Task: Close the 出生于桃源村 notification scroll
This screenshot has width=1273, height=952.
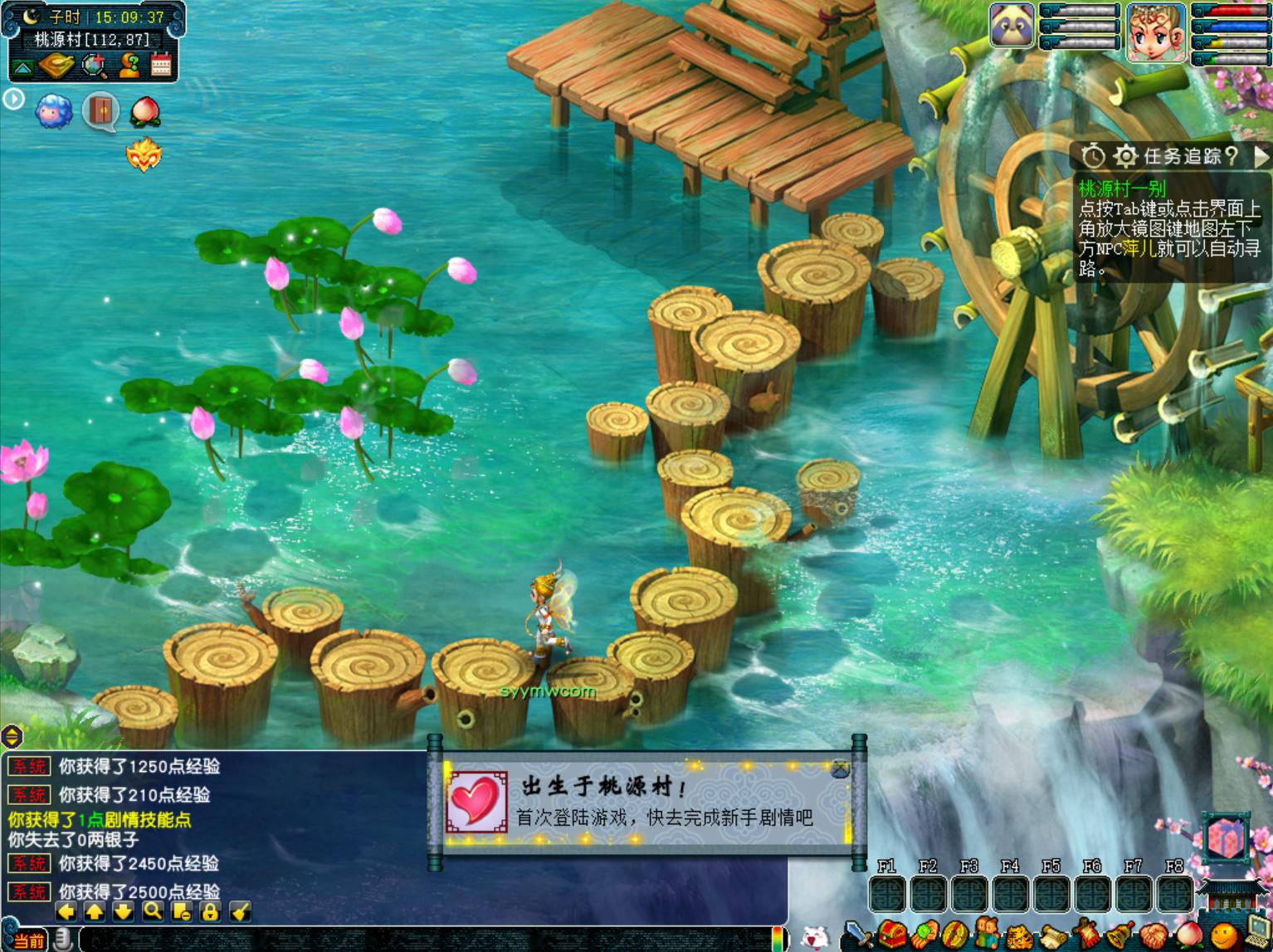Action: [x=840, y=769]
